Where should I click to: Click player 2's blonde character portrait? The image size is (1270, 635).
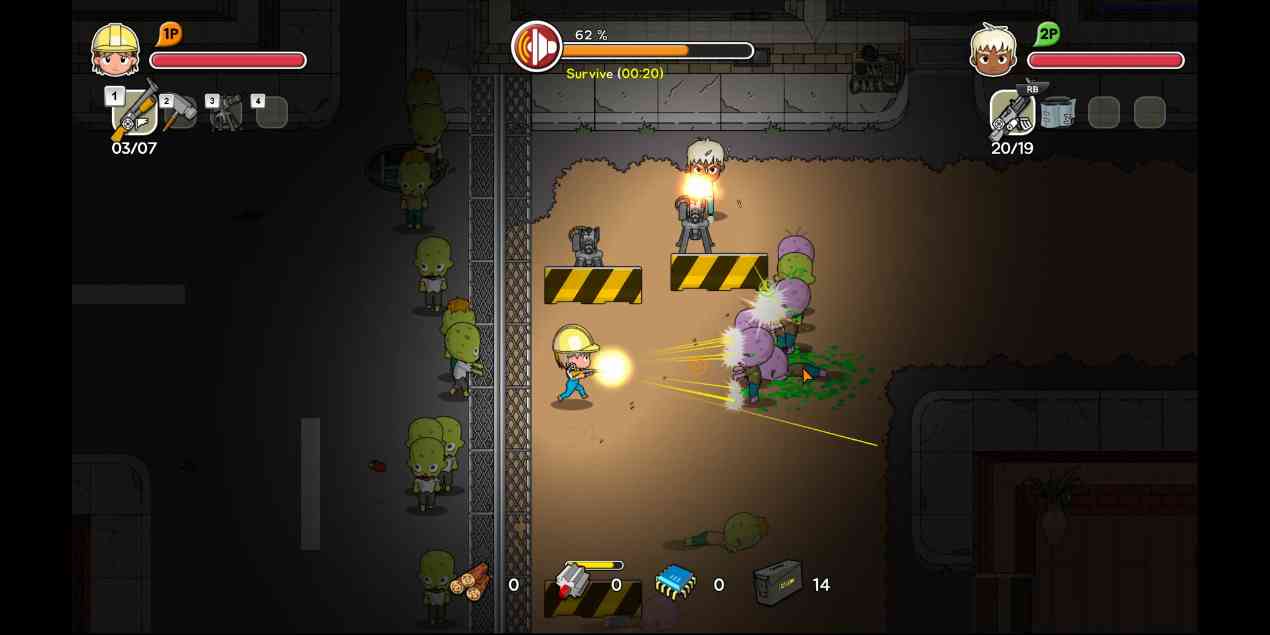coord(993,51)
